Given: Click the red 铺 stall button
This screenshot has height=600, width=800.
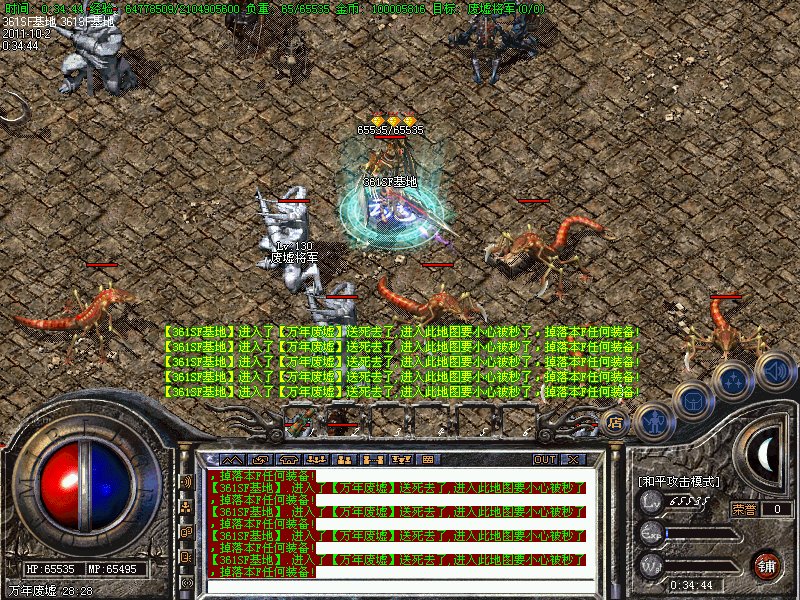Looking at the screenshot, I should (x=766, y=564).
